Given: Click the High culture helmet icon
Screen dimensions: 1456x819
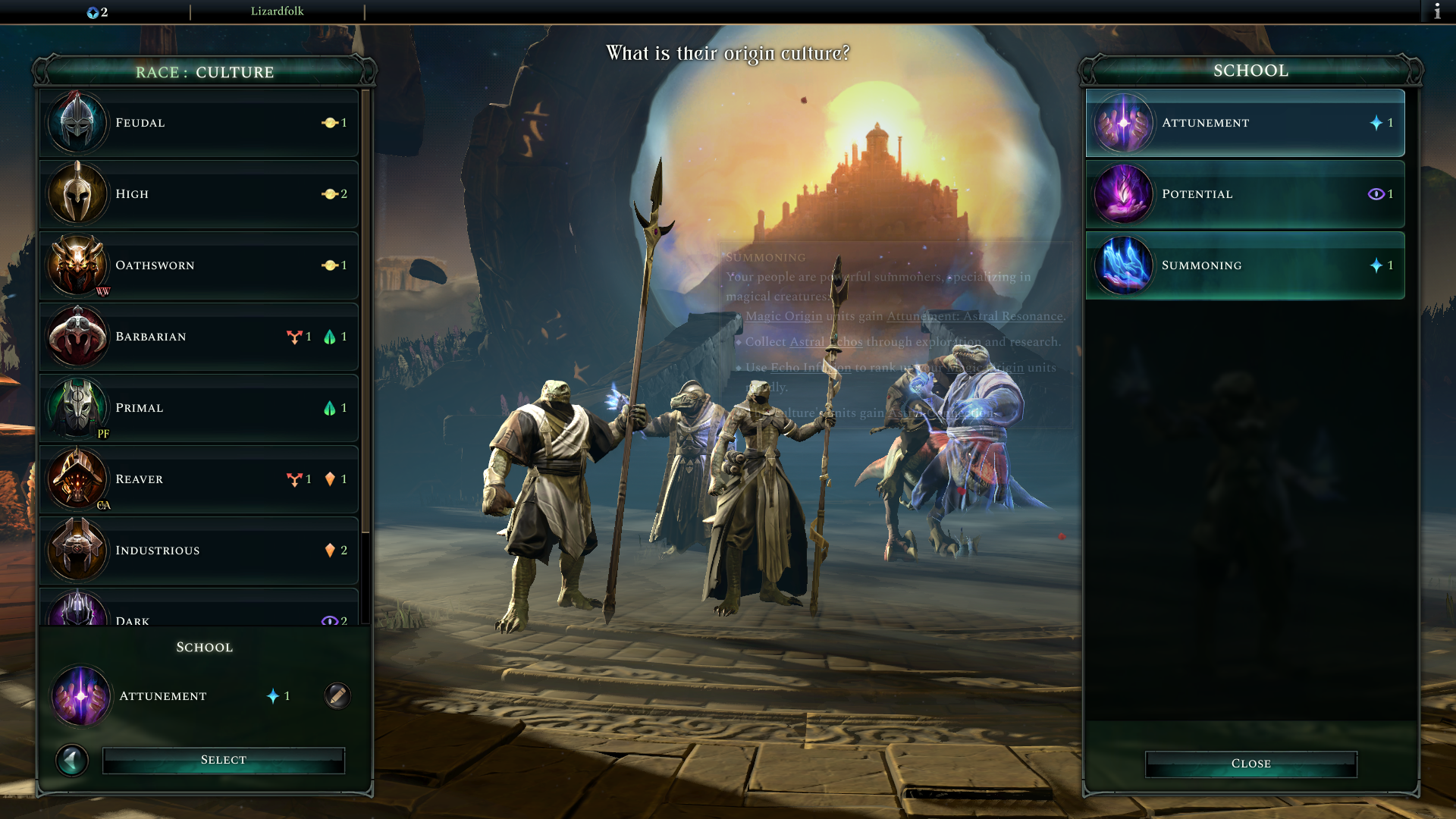Looking at the screenshot, I should 77,193.
